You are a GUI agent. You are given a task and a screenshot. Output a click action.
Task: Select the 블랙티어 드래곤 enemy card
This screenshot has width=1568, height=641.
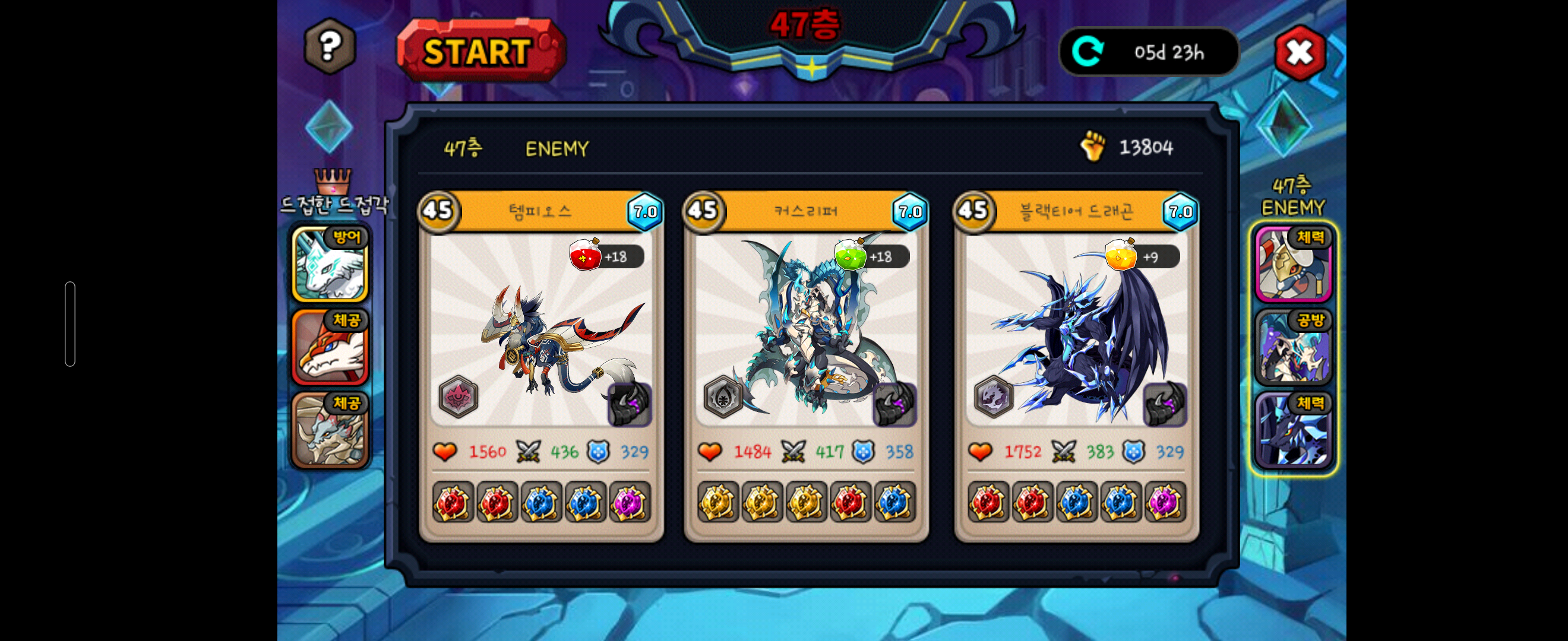pos(1076,328)
